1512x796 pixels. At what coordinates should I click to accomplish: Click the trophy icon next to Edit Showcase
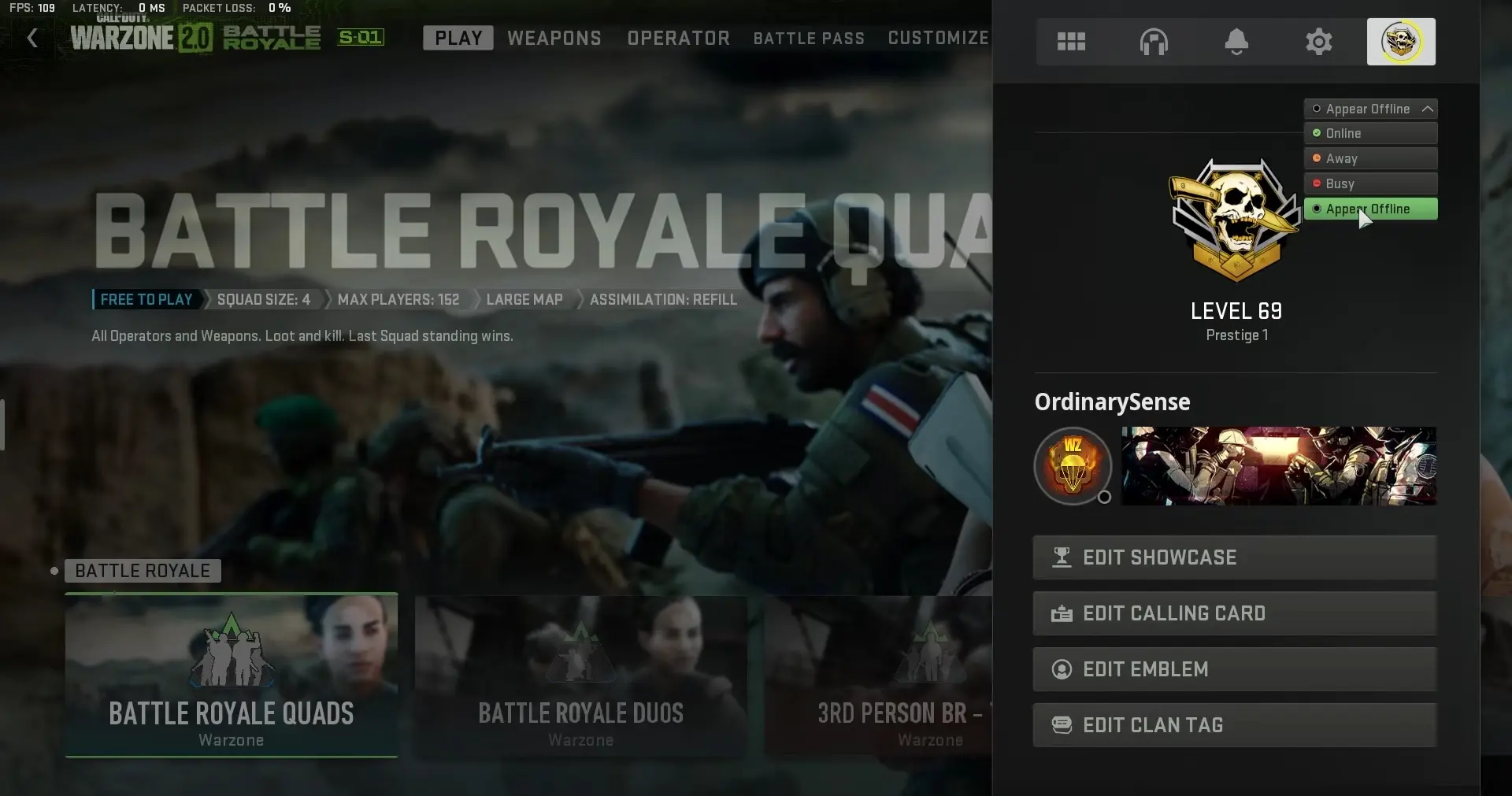point(1062,557)
